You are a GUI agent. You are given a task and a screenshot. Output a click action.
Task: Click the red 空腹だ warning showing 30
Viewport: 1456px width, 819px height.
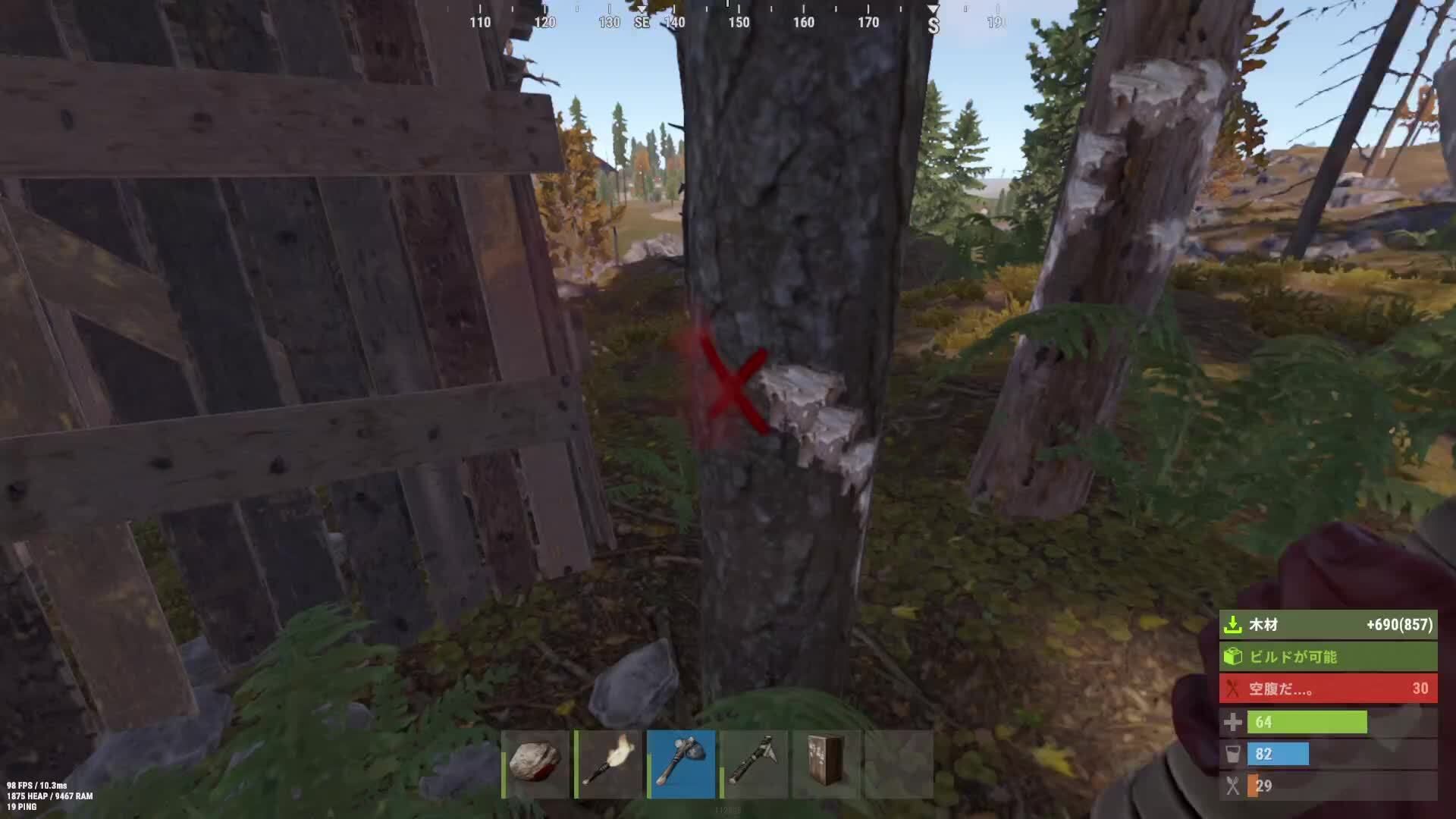pos(1326,689)
